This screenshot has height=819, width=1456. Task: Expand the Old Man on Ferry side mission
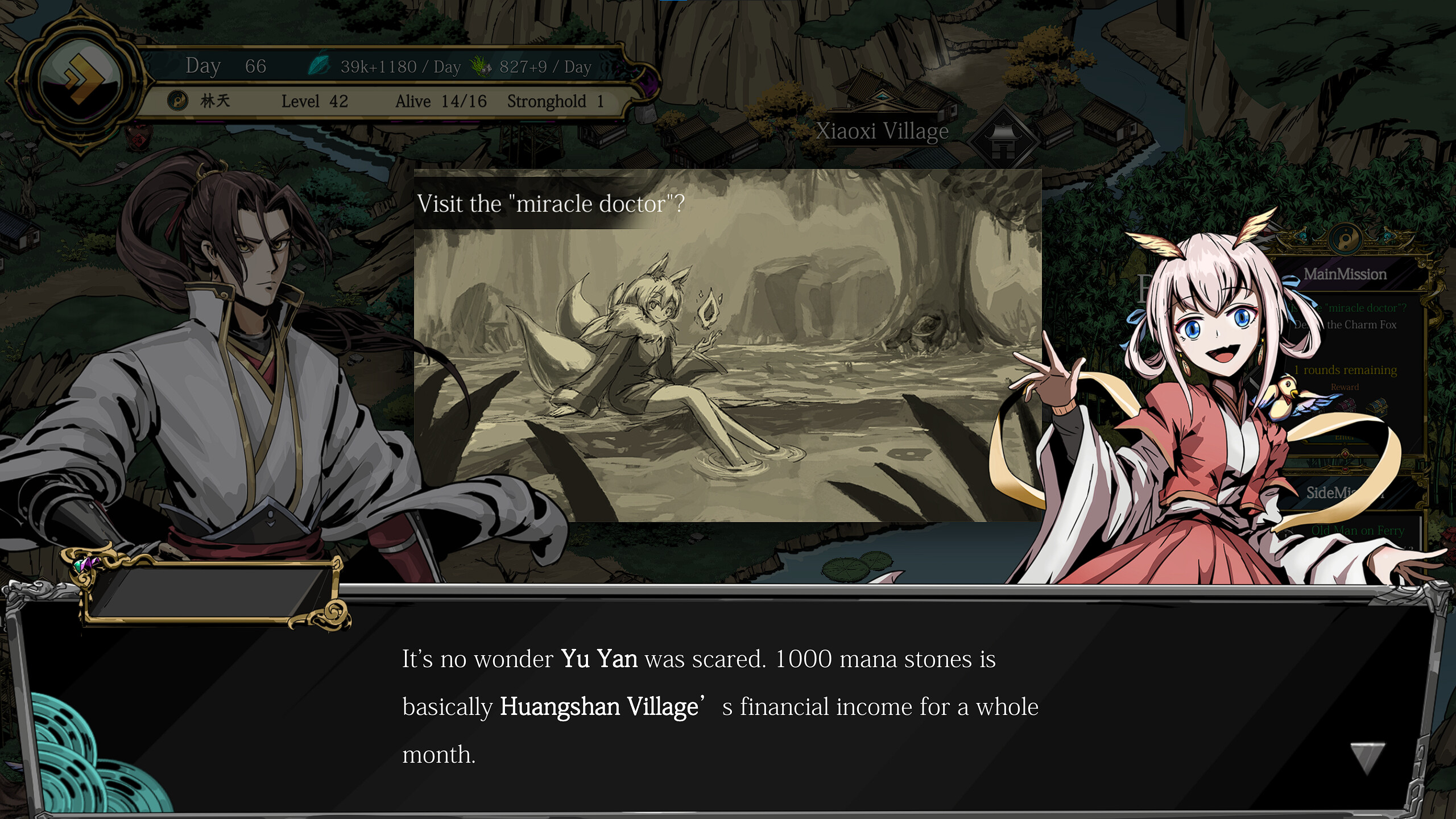click(1358, 531)
